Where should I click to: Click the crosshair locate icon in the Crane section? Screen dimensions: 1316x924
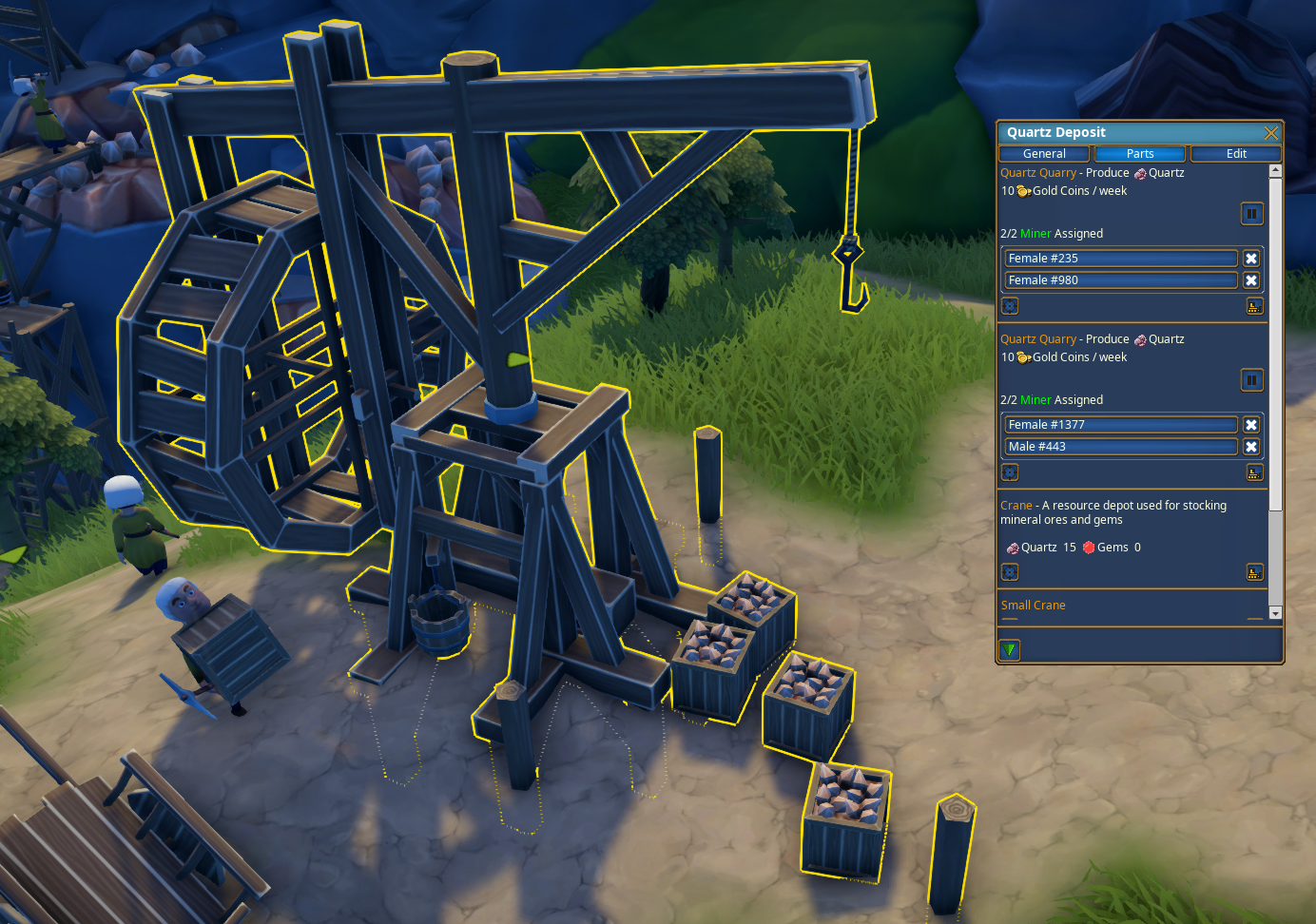(1009, 571)
